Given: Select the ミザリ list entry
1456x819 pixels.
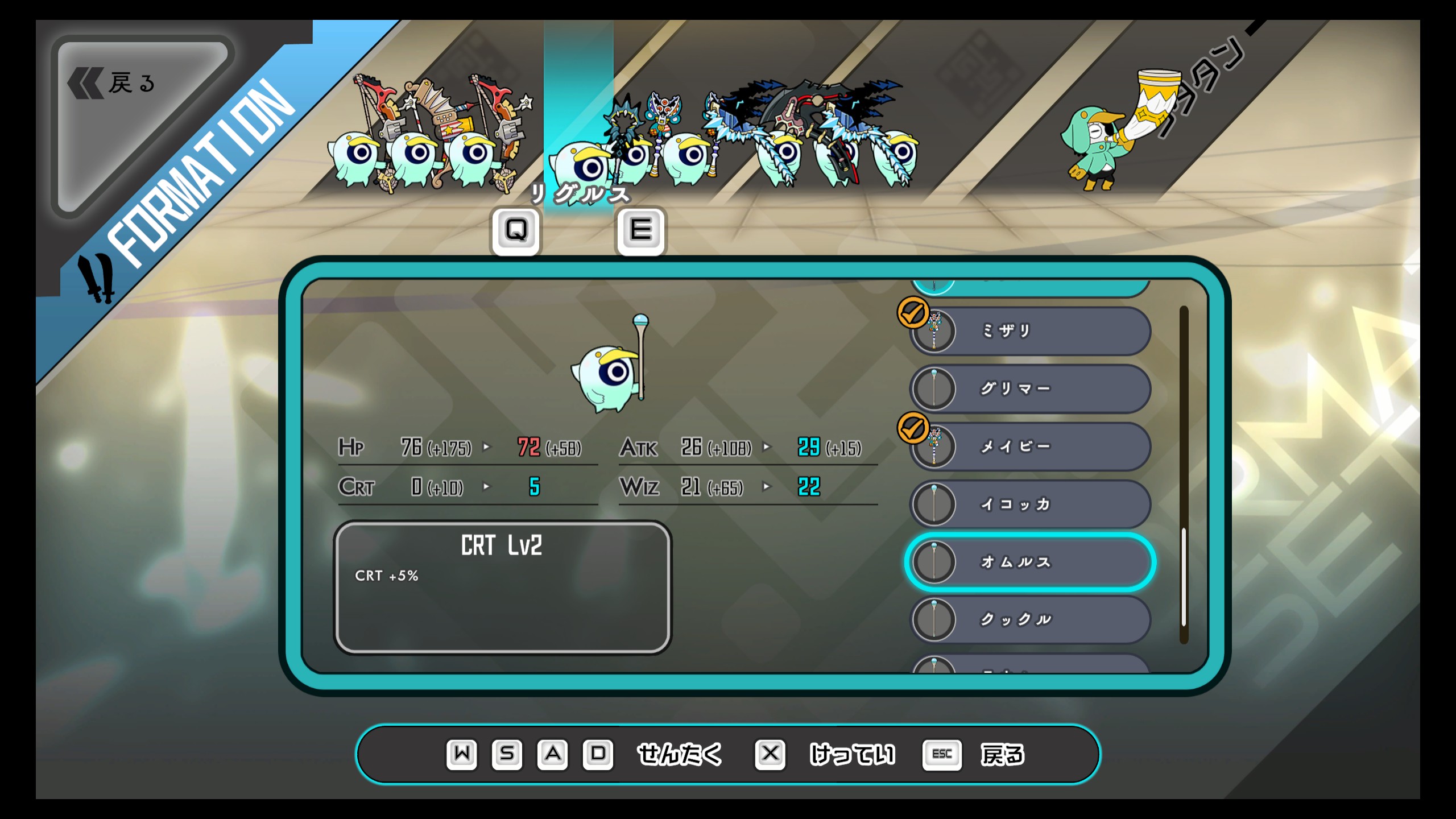Looking at the screenshot, I should pyautogui.click(x=1031, y=331).
